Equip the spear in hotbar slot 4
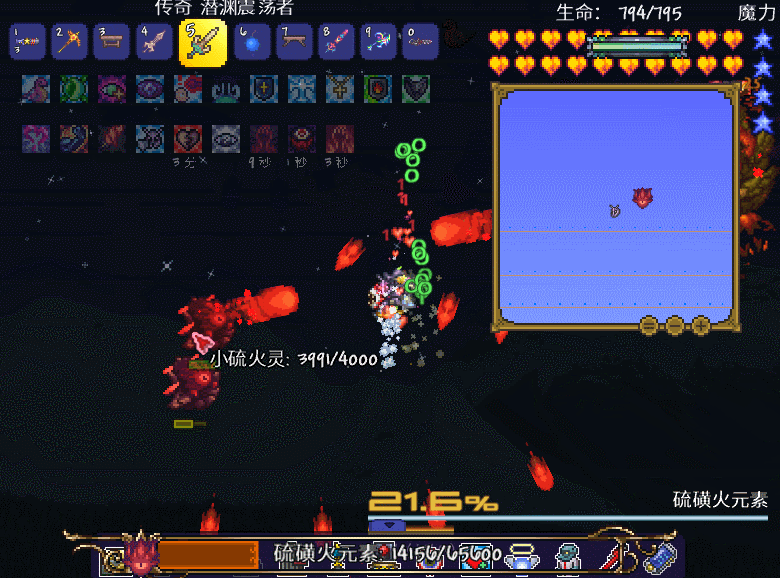This screenshot has width=780, height=578. click(x=157, y=42)
